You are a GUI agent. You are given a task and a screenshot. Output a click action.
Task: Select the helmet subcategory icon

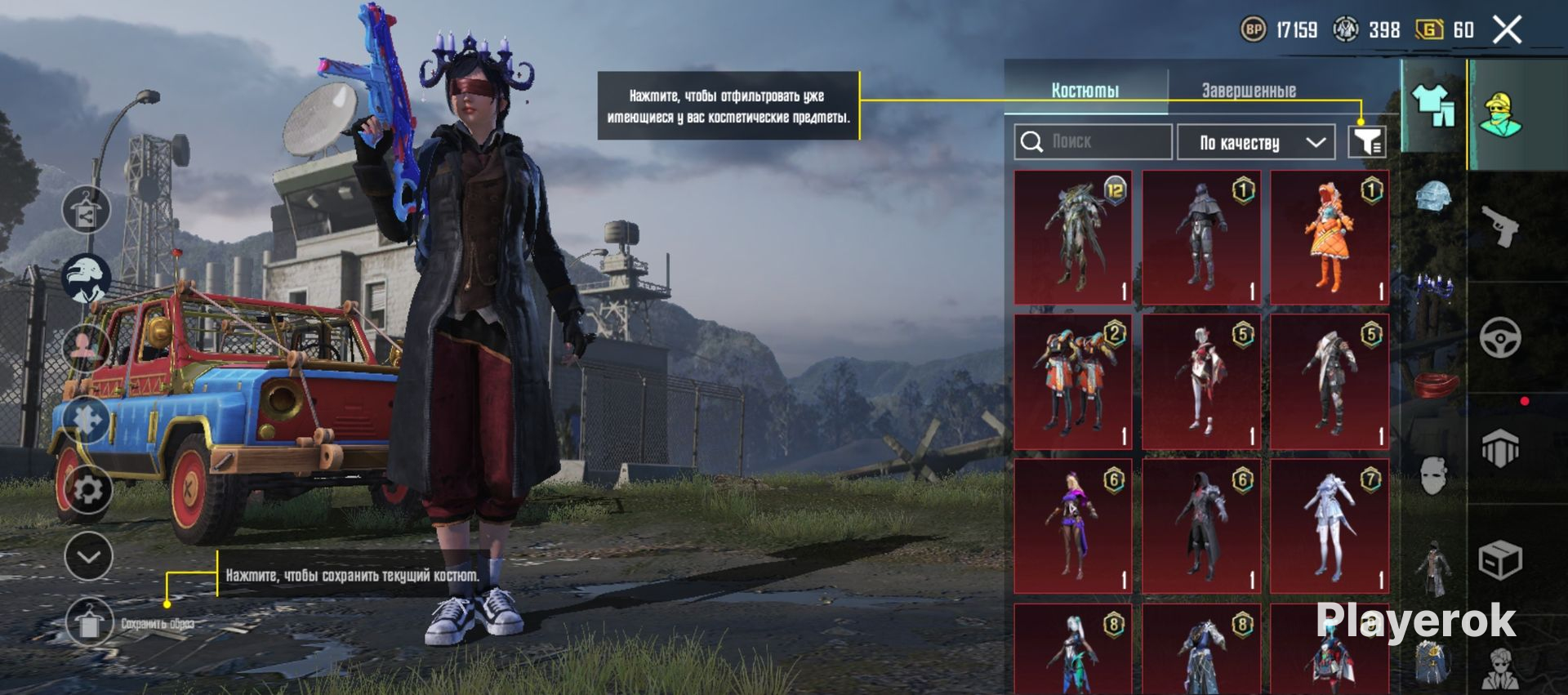1433,196
